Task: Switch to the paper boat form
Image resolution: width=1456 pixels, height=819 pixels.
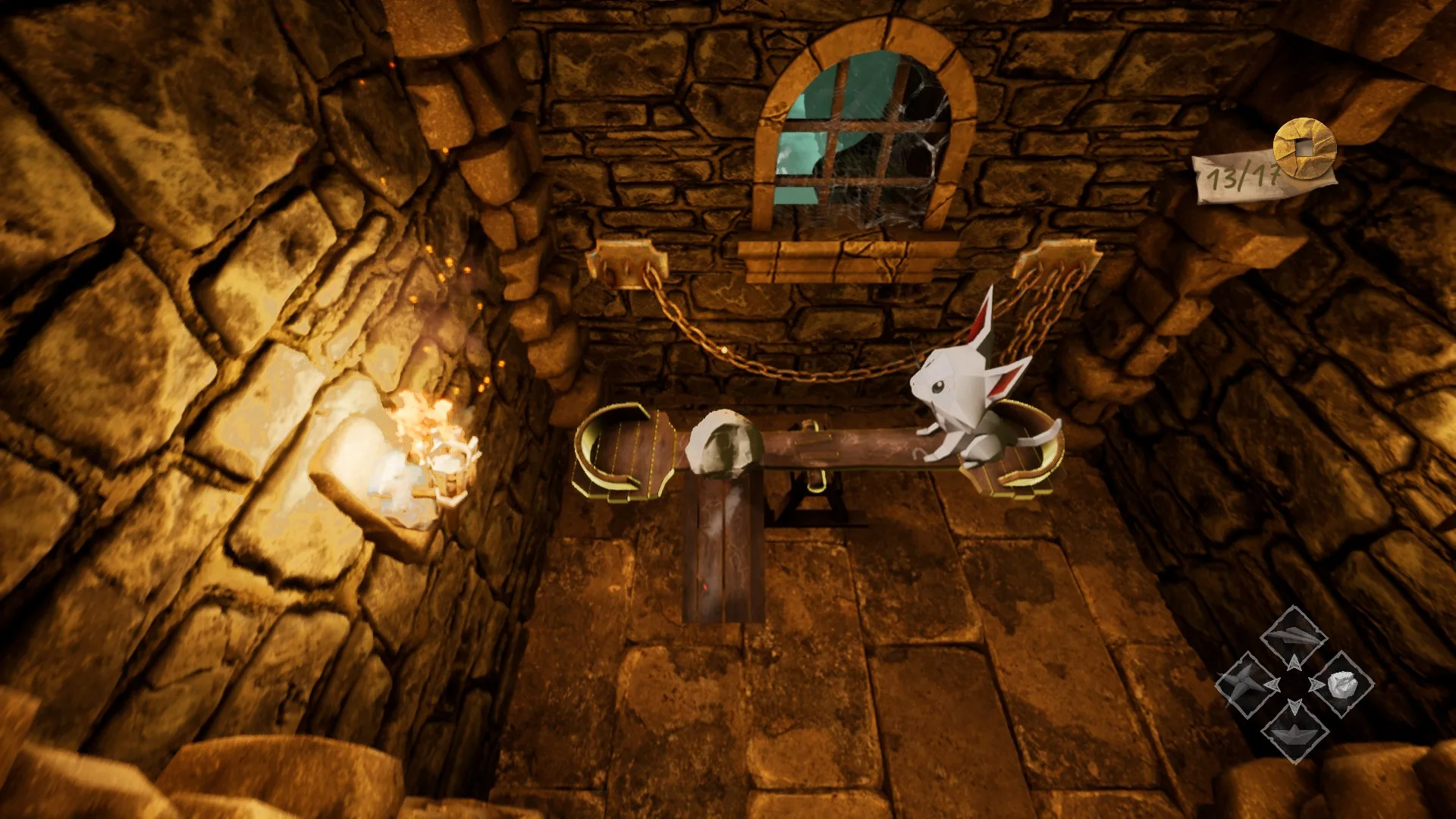Action: (1294, 732)
